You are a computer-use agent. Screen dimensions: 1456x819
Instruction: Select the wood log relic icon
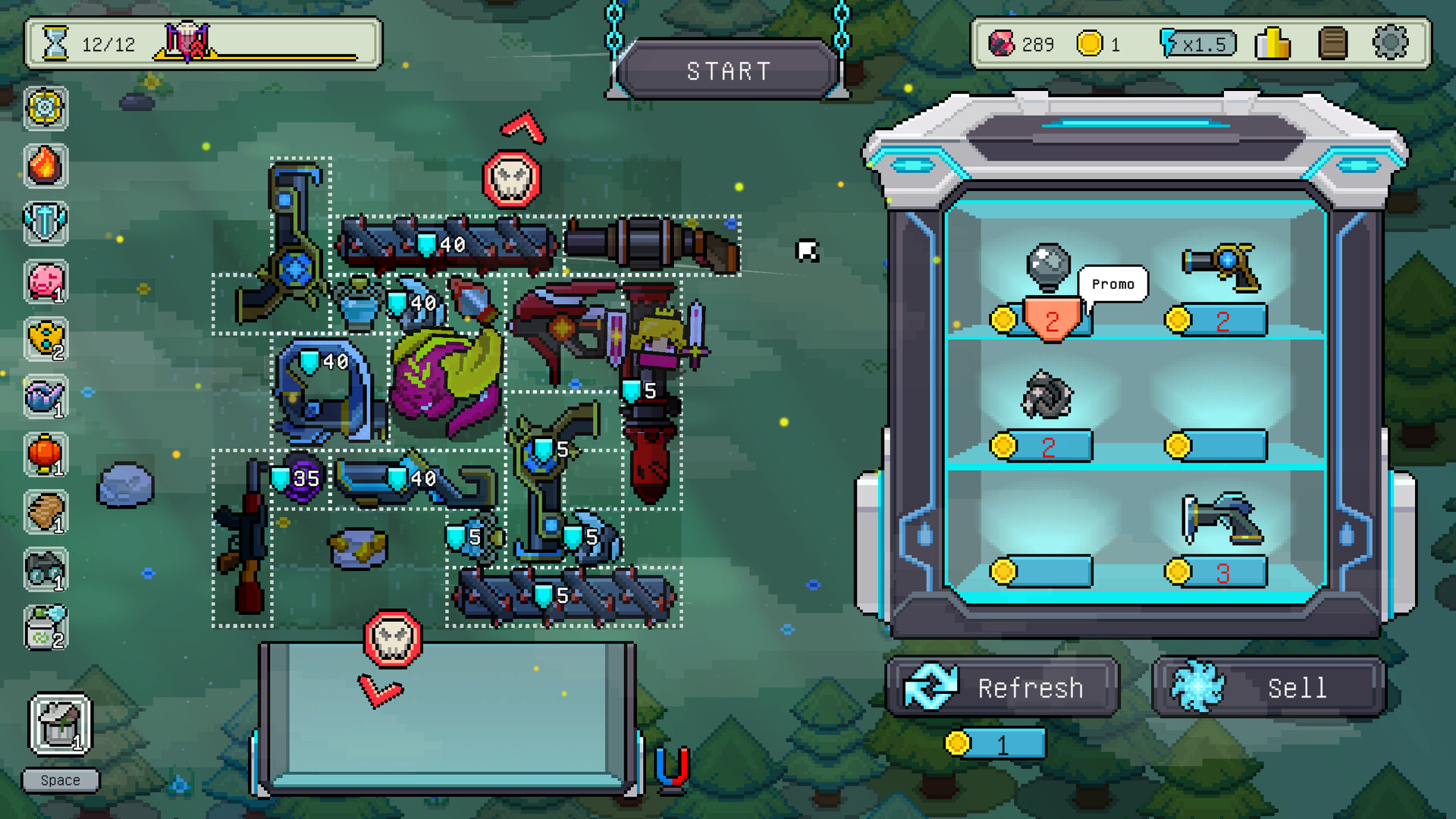[x=45, y=512]
